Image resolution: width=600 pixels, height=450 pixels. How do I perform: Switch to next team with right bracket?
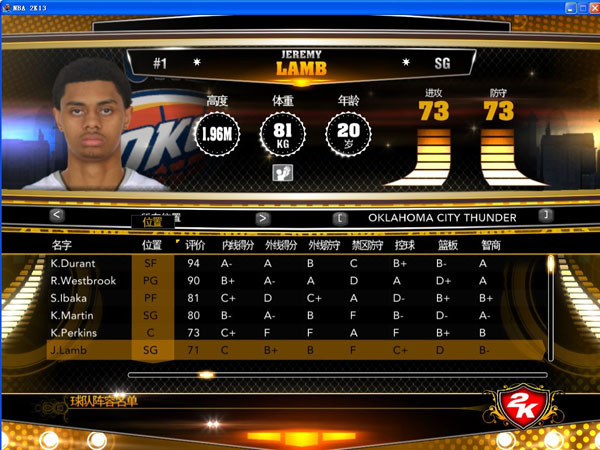click(x=545, y=216)
